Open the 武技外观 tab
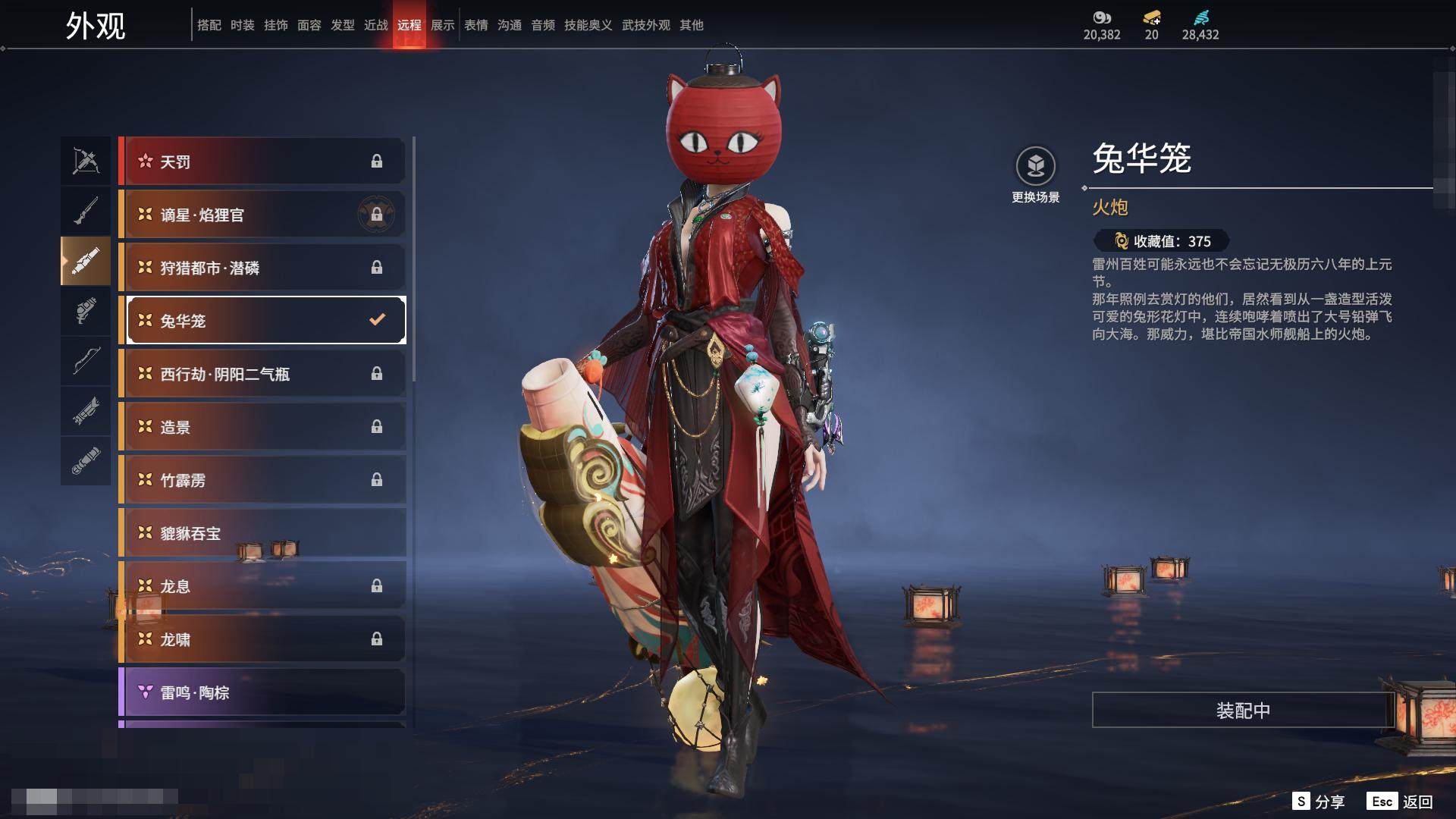This screenshot has height=819, width=1456. [x=645, y=25]
